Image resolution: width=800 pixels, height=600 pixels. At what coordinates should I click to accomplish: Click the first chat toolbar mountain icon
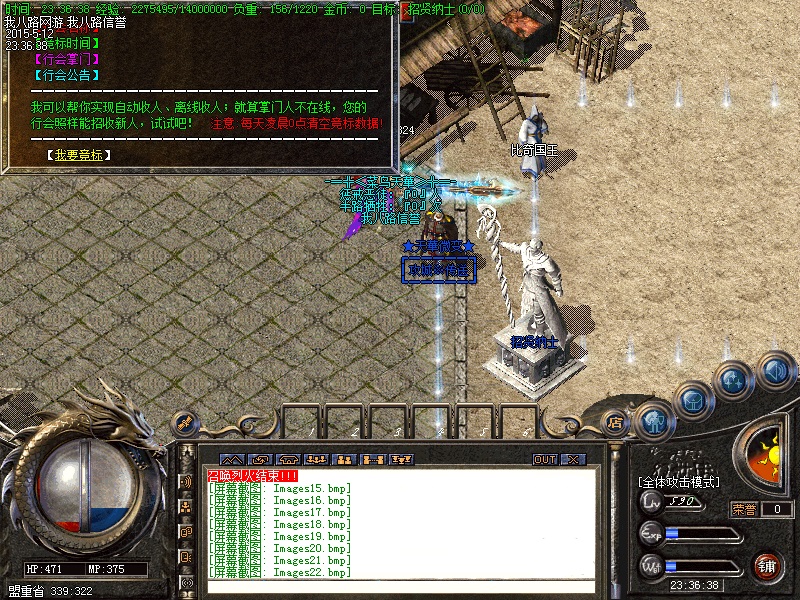pos(231,459)
